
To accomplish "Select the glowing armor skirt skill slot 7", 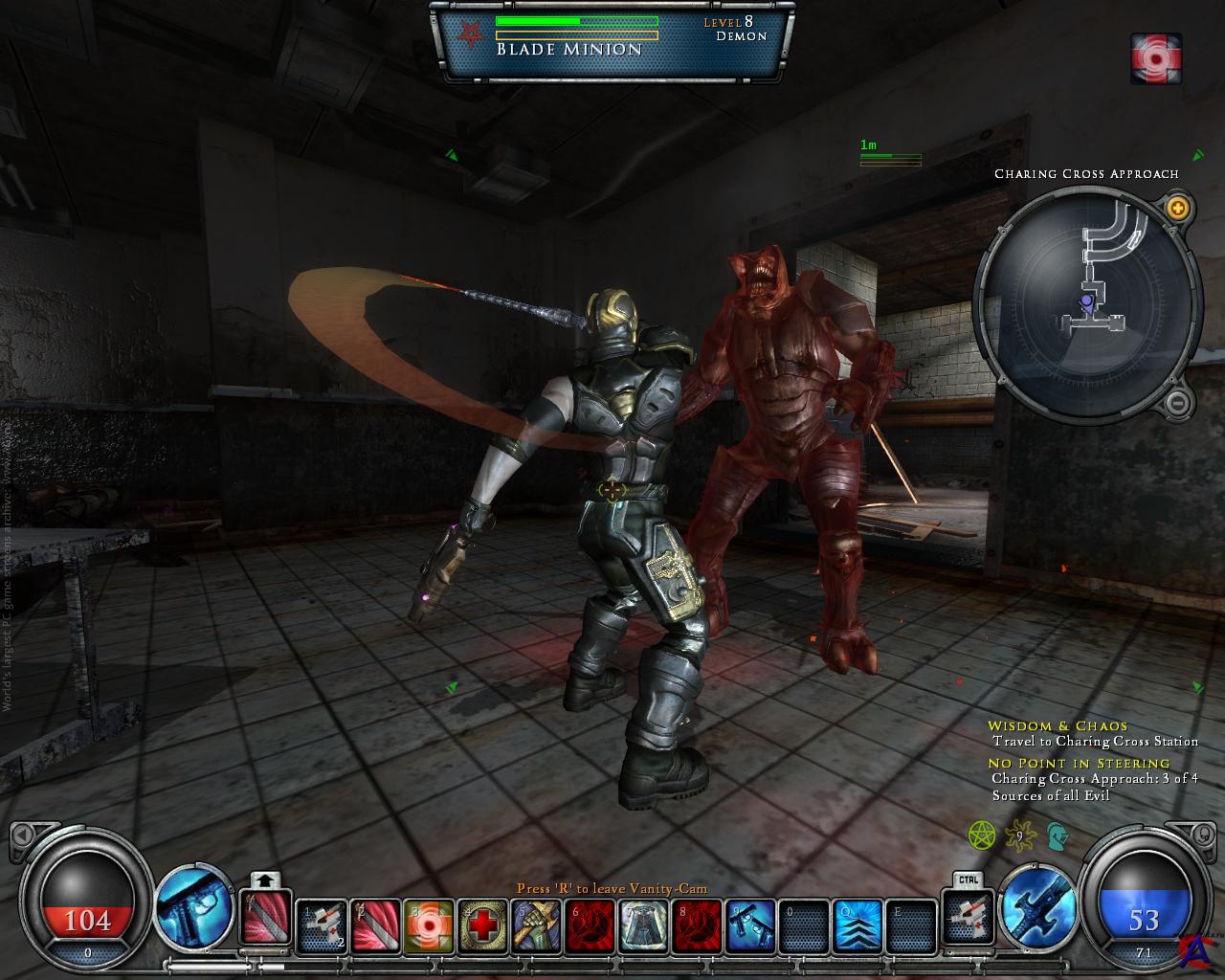I will click(643, 926).
